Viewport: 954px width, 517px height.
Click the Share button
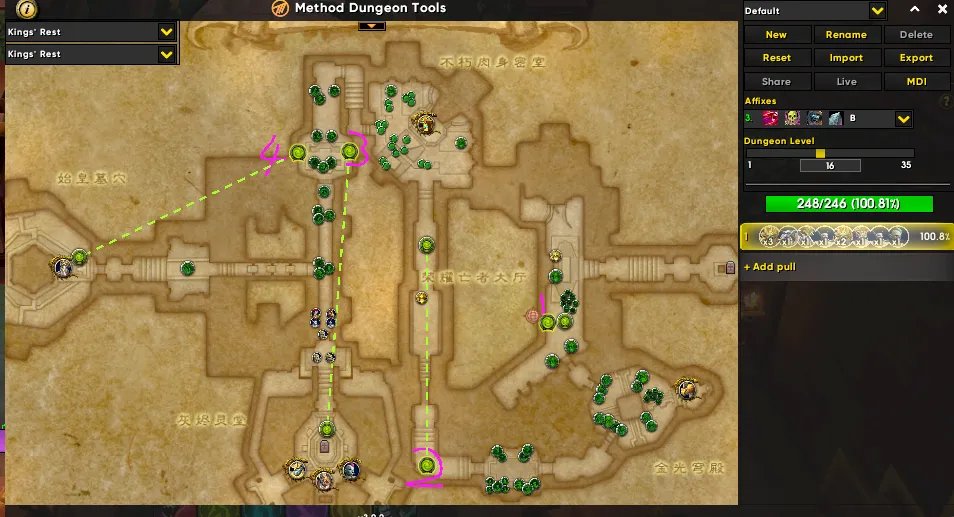(775, 82)
